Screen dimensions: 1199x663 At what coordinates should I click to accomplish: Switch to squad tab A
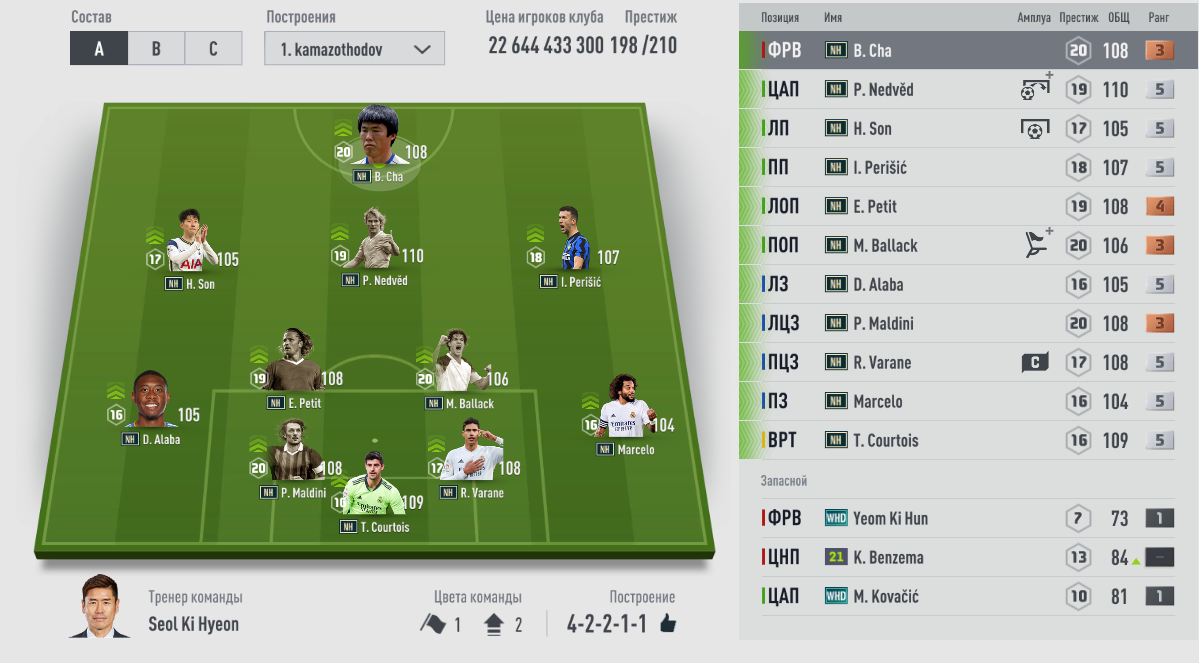pyautogui.click(x=98, y=49)
